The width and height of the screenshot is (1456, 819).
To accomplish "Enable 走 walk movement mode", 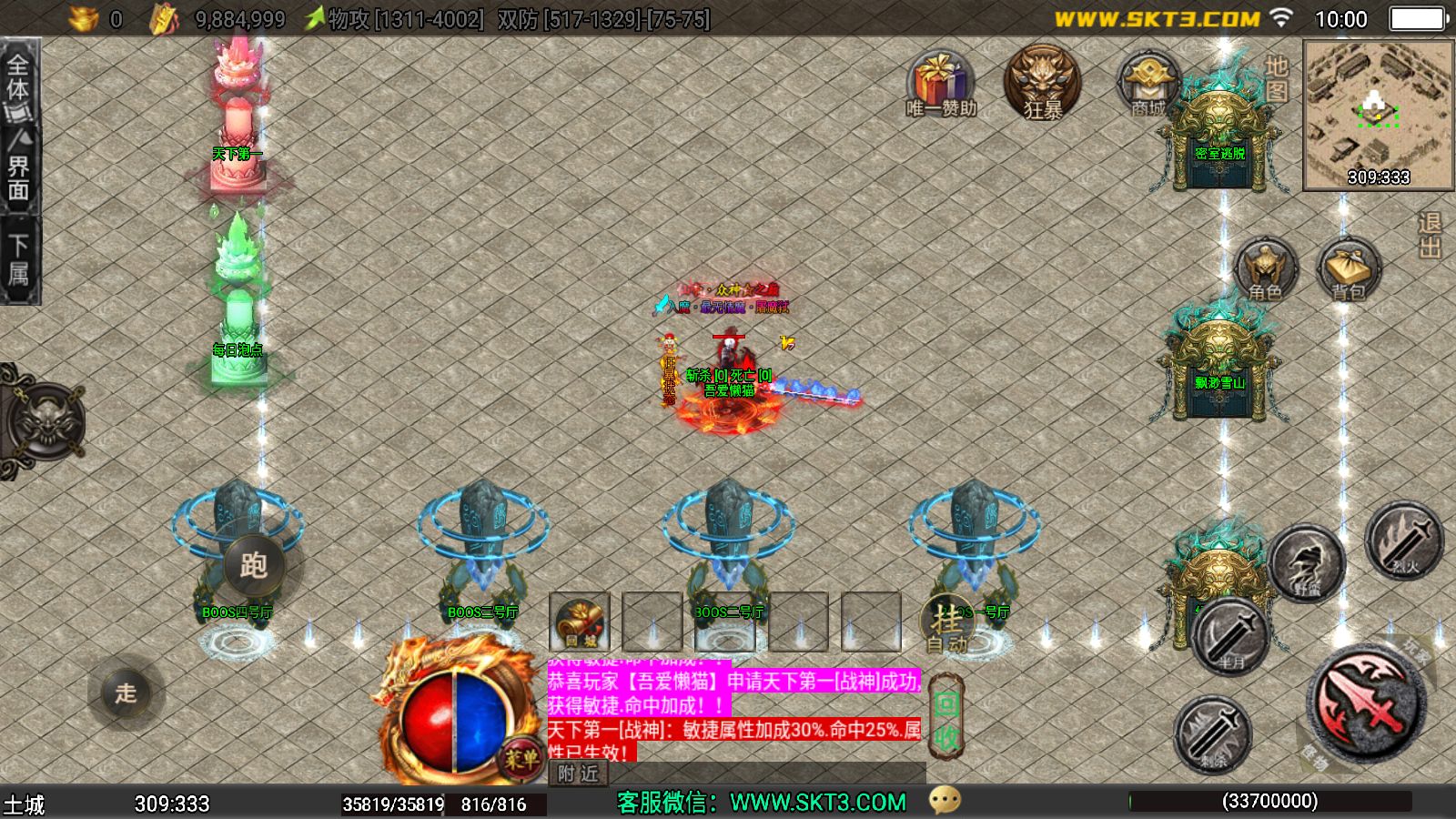I will [x=127, y=695].
